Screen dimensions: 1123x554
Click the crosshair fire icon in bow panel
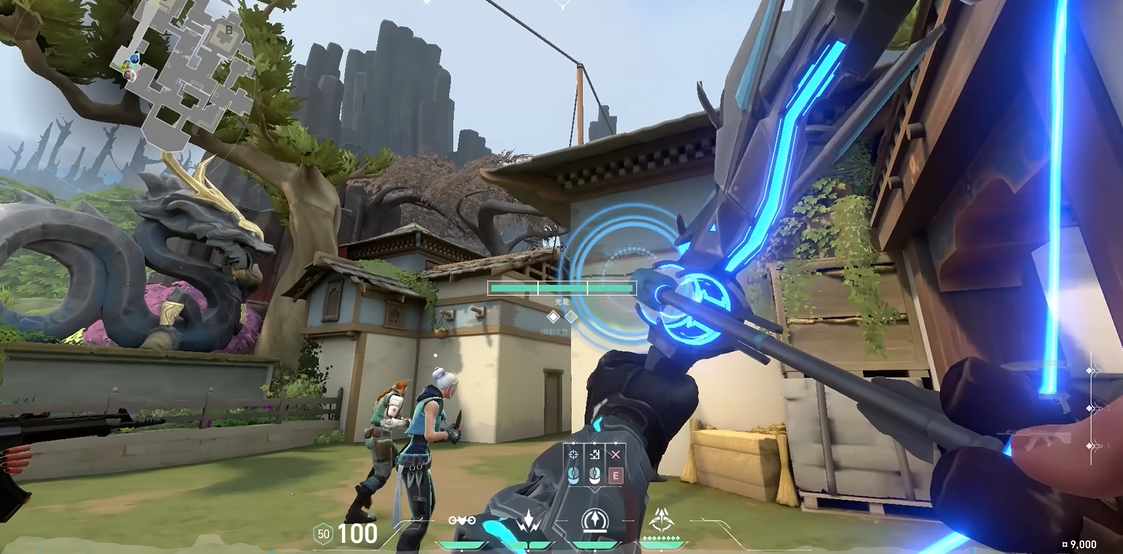pyautogui.click(x=573, y=455)
